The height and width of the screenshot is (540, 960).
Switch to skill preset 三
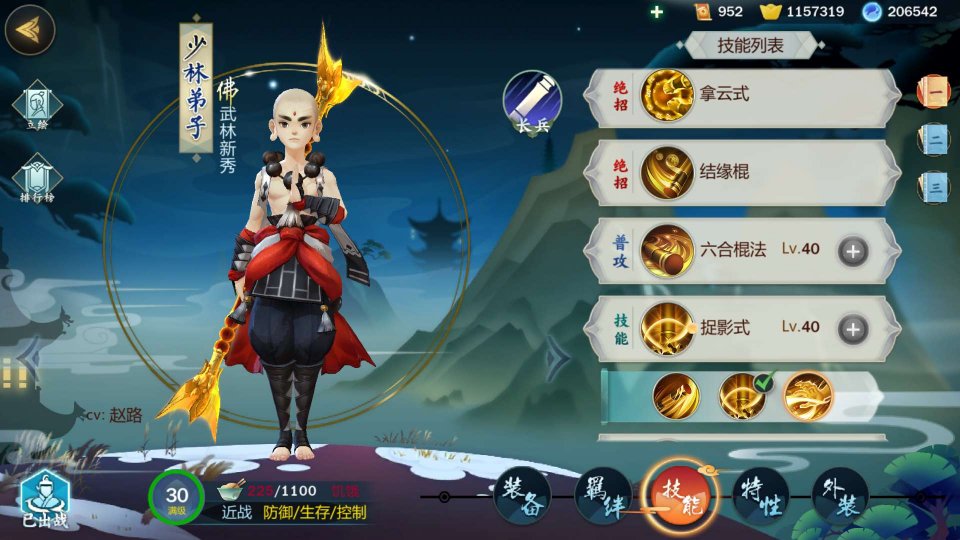[x=934, y=186]
